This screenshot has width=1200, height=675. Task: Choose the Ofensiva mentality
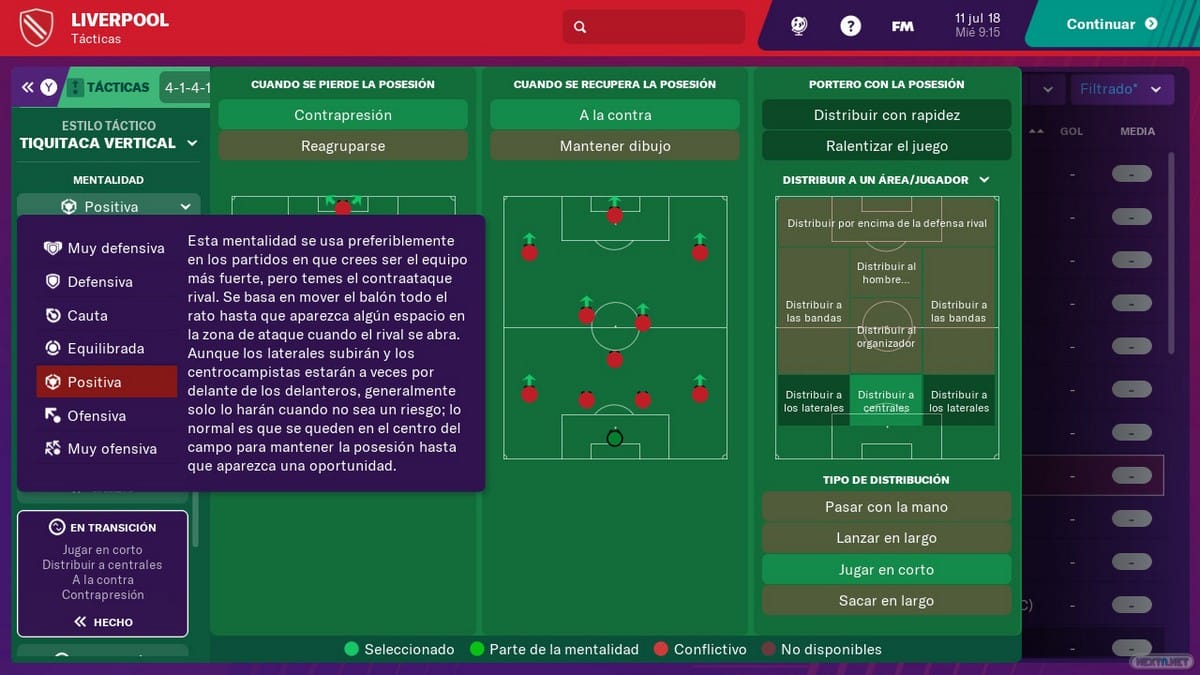click(105, 416)
